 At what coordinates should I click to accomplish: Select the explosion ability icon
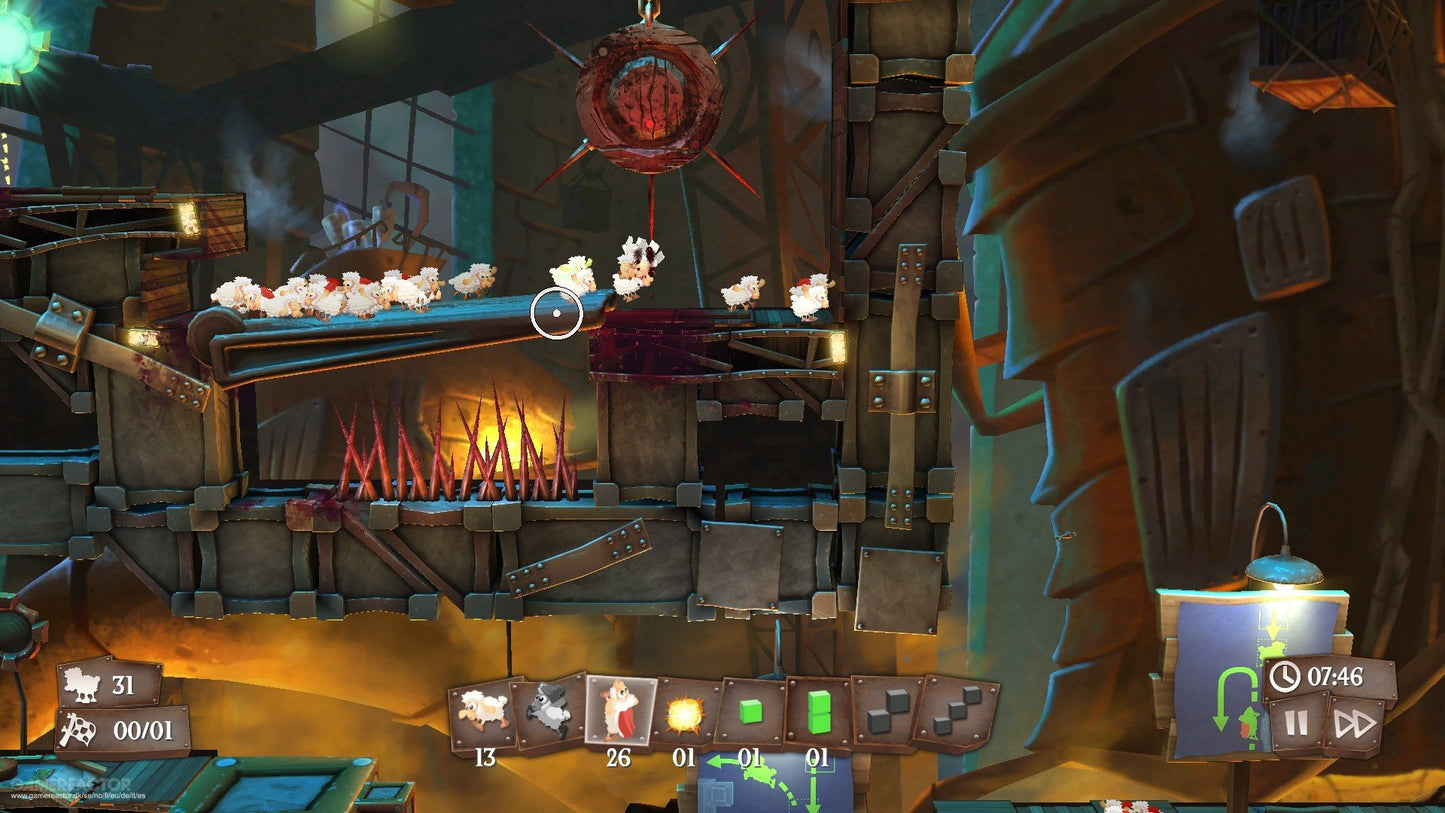pos(684,712)
